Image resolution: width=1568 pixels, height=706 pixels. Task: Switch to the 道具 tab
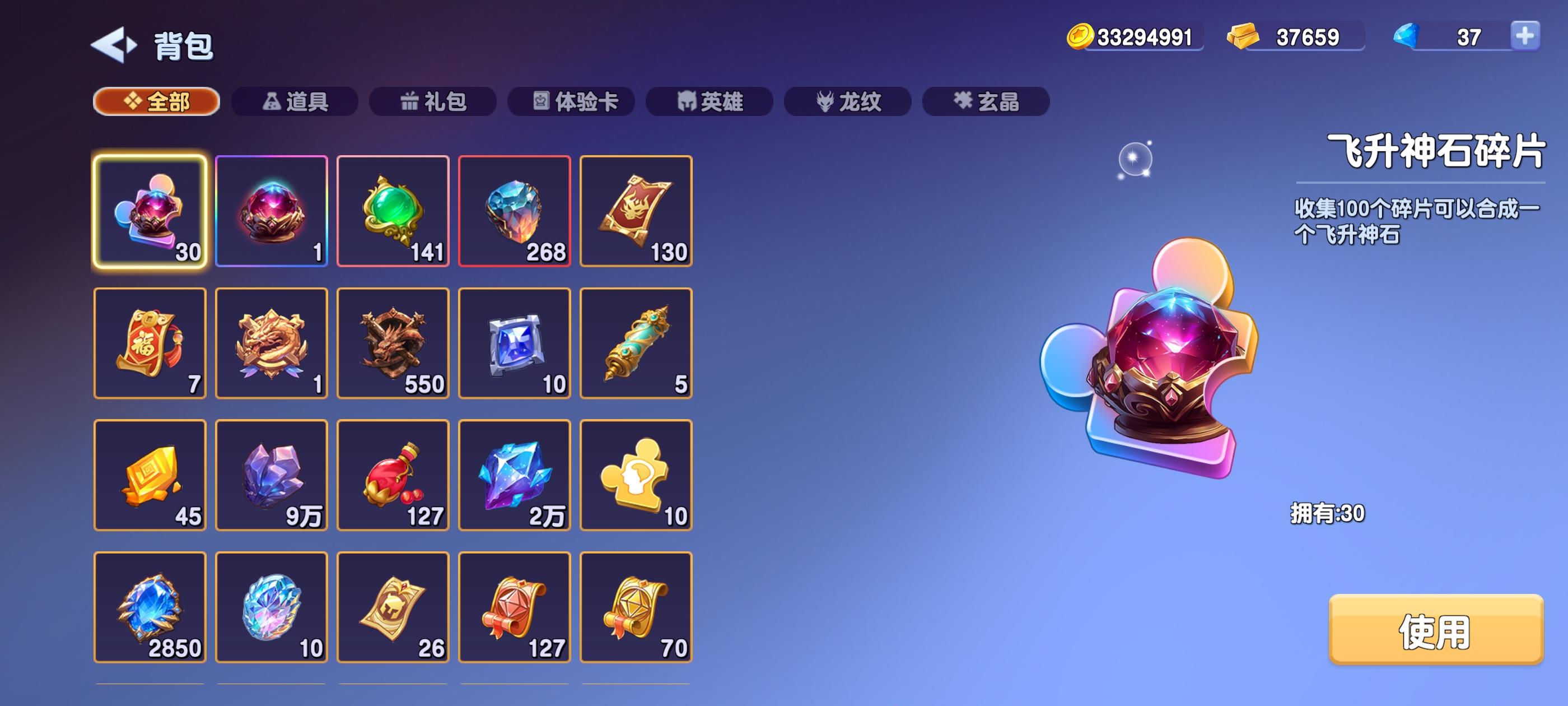pos(295,103)
